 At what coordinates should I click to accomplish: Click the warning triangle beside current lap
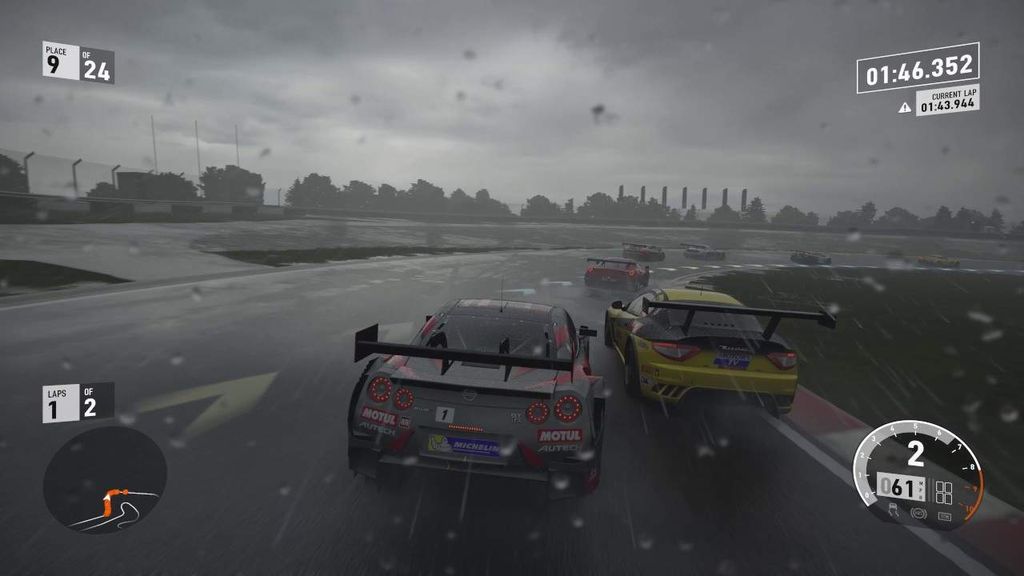(905, 107)
